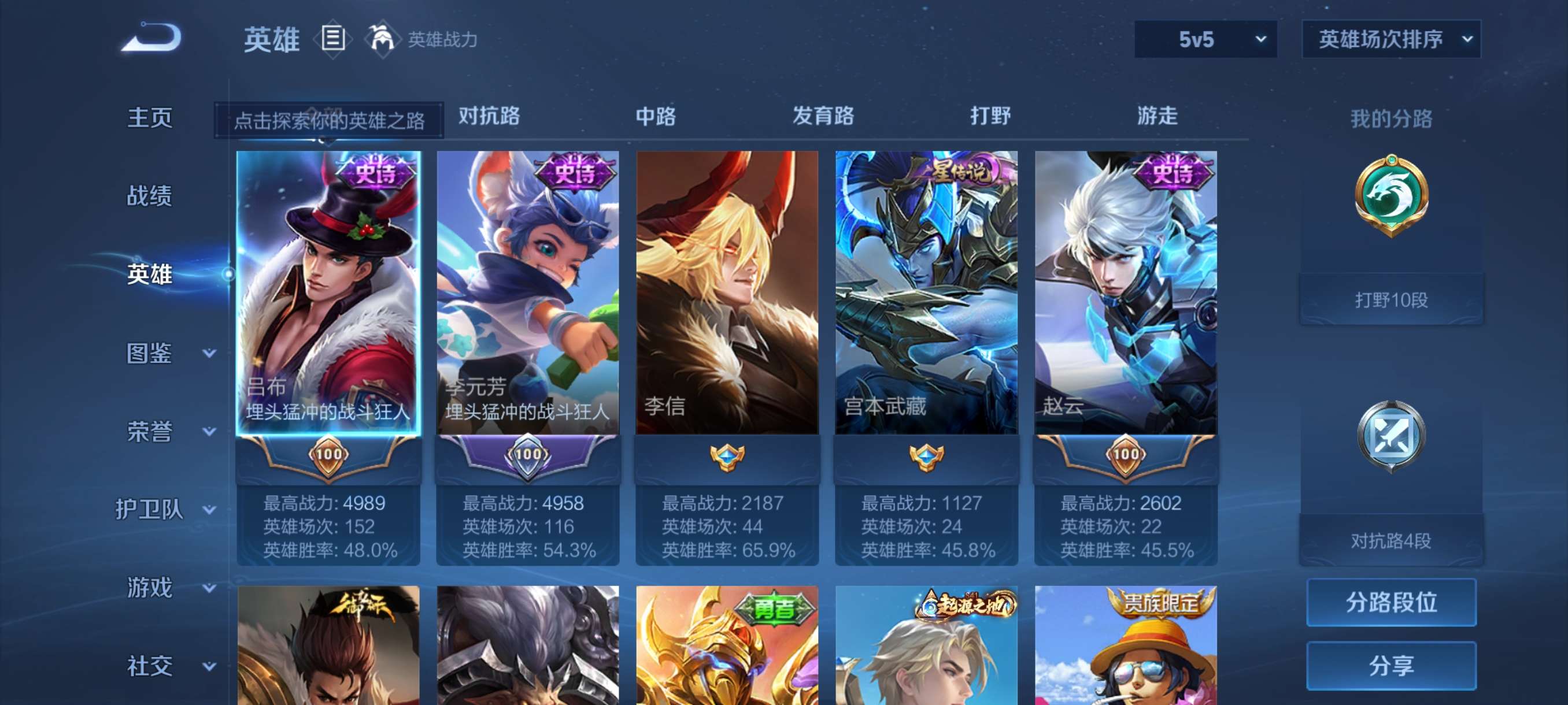
Task: Click the 分路段位 button
Action: pos(1393,603)
